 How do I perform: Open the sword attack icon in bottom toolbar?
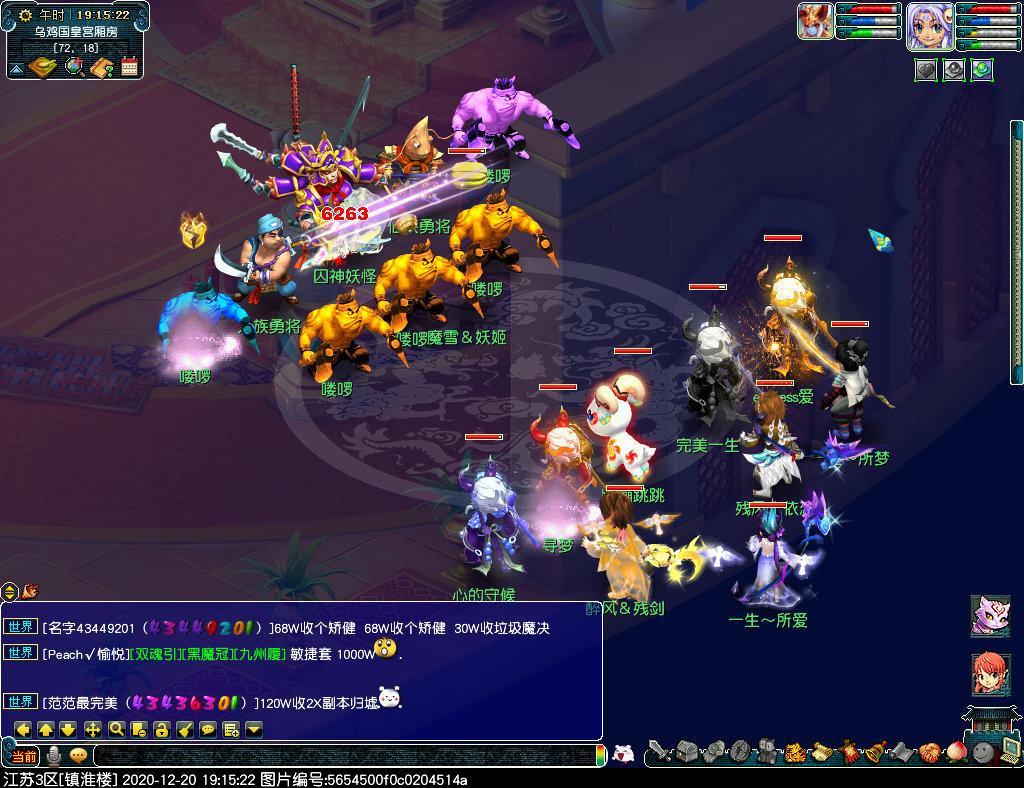[x=659, y=751]
